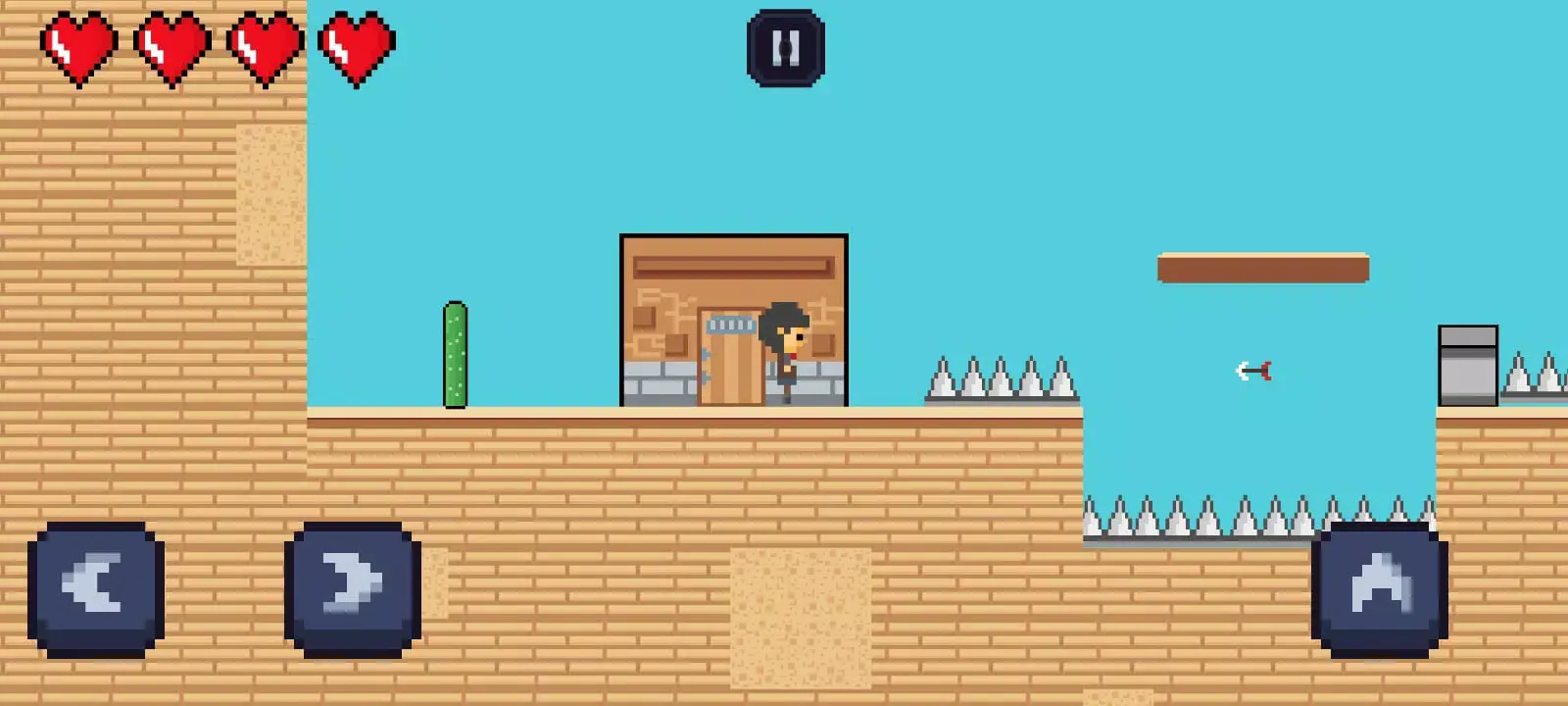Viewport: 1568px width, 706px height.
Task: Tap the left movement arrow control
Action: [95, 588]
